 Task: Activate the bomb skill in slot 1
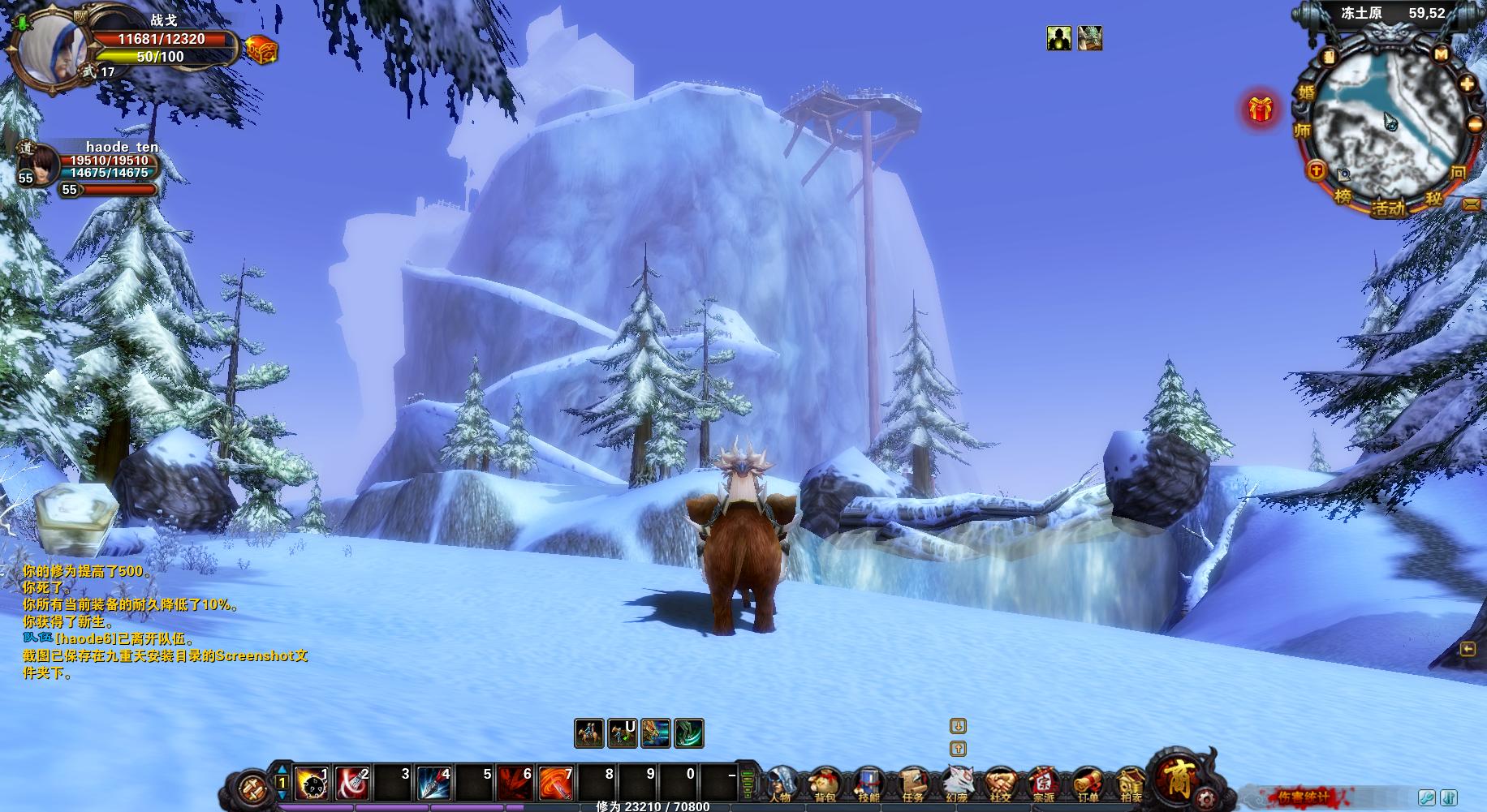click(x=311, y=783)
